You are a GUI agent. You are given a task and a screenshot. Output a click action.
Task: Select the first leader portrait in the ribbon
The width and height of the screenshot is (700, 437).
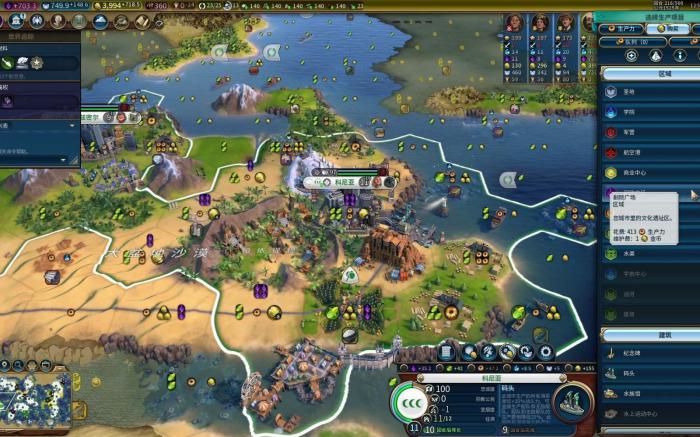(x=514, y=23)
